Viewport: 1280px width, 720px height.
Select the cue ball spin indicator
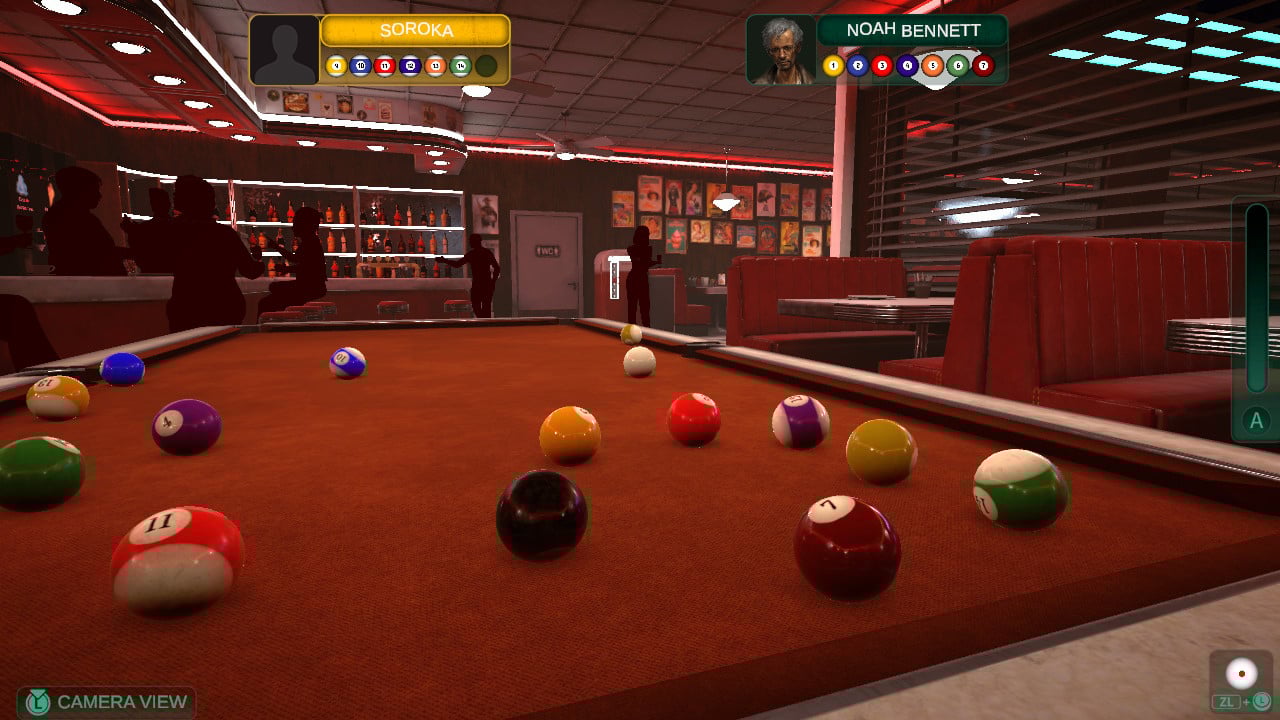pos(1242,674)
